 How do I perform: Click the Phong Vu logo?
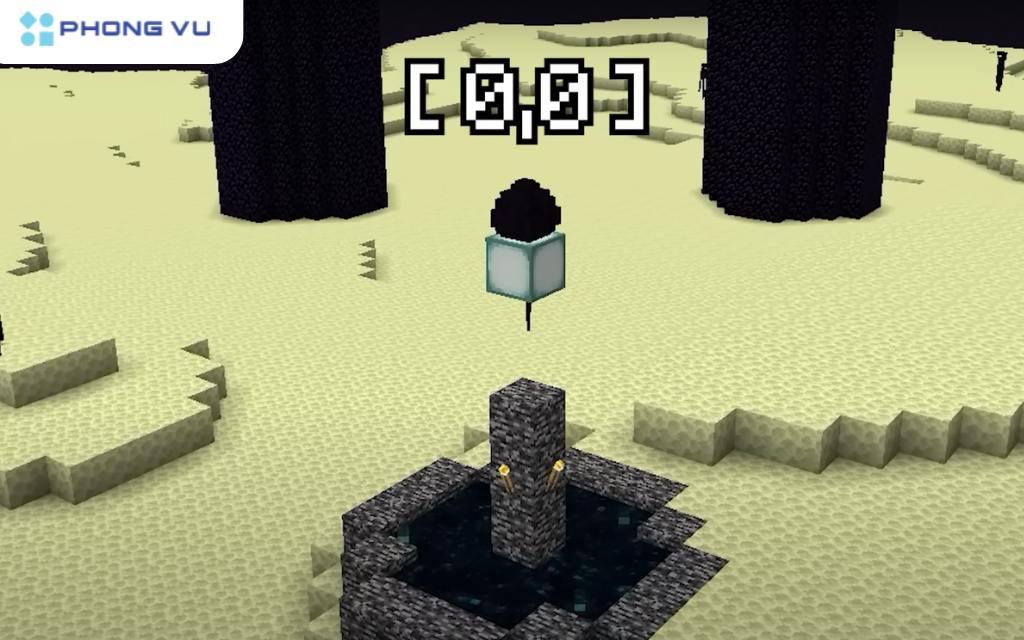point(115,29)
